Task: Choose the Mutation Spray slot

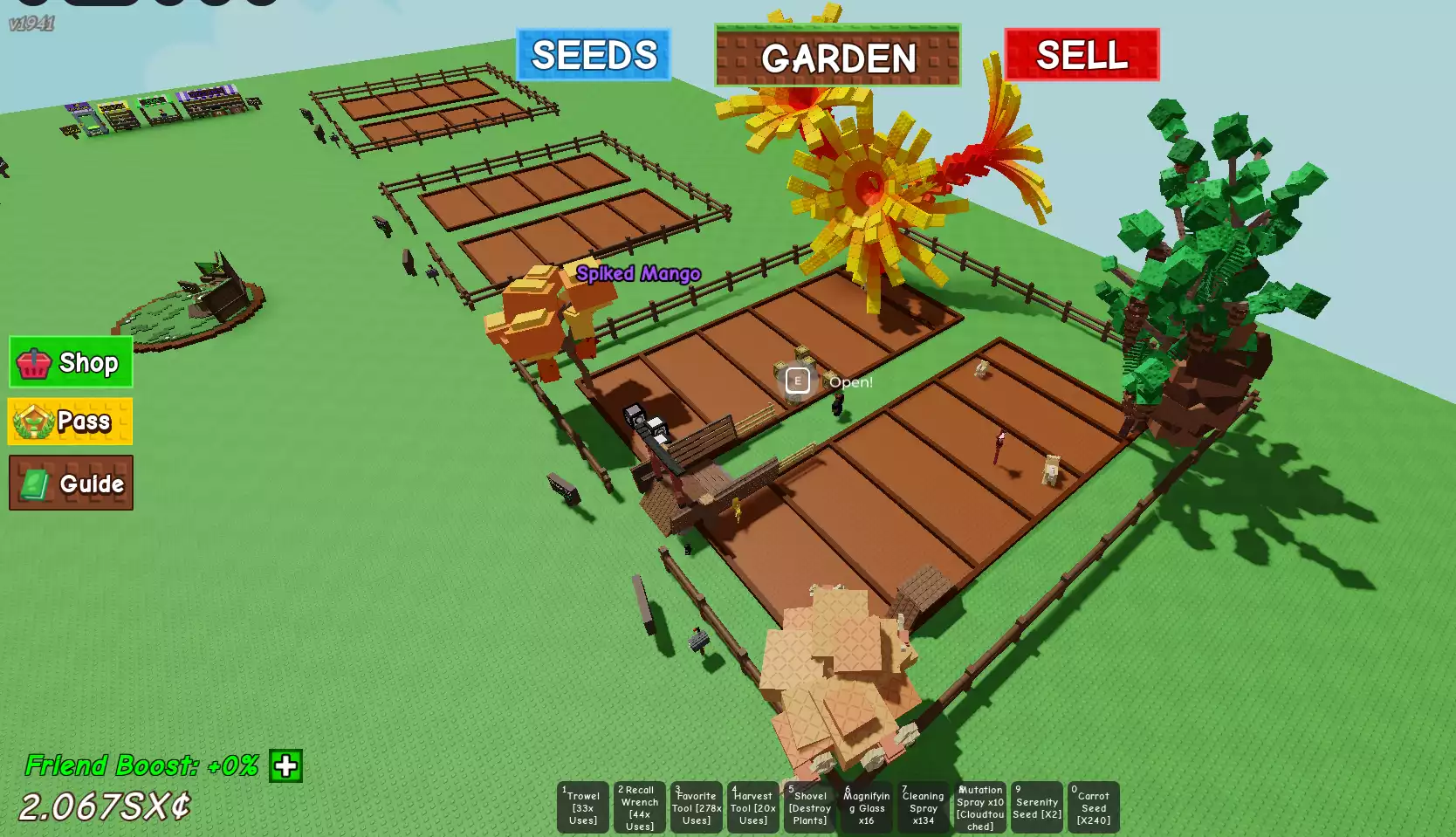Action: click(980, 807)
